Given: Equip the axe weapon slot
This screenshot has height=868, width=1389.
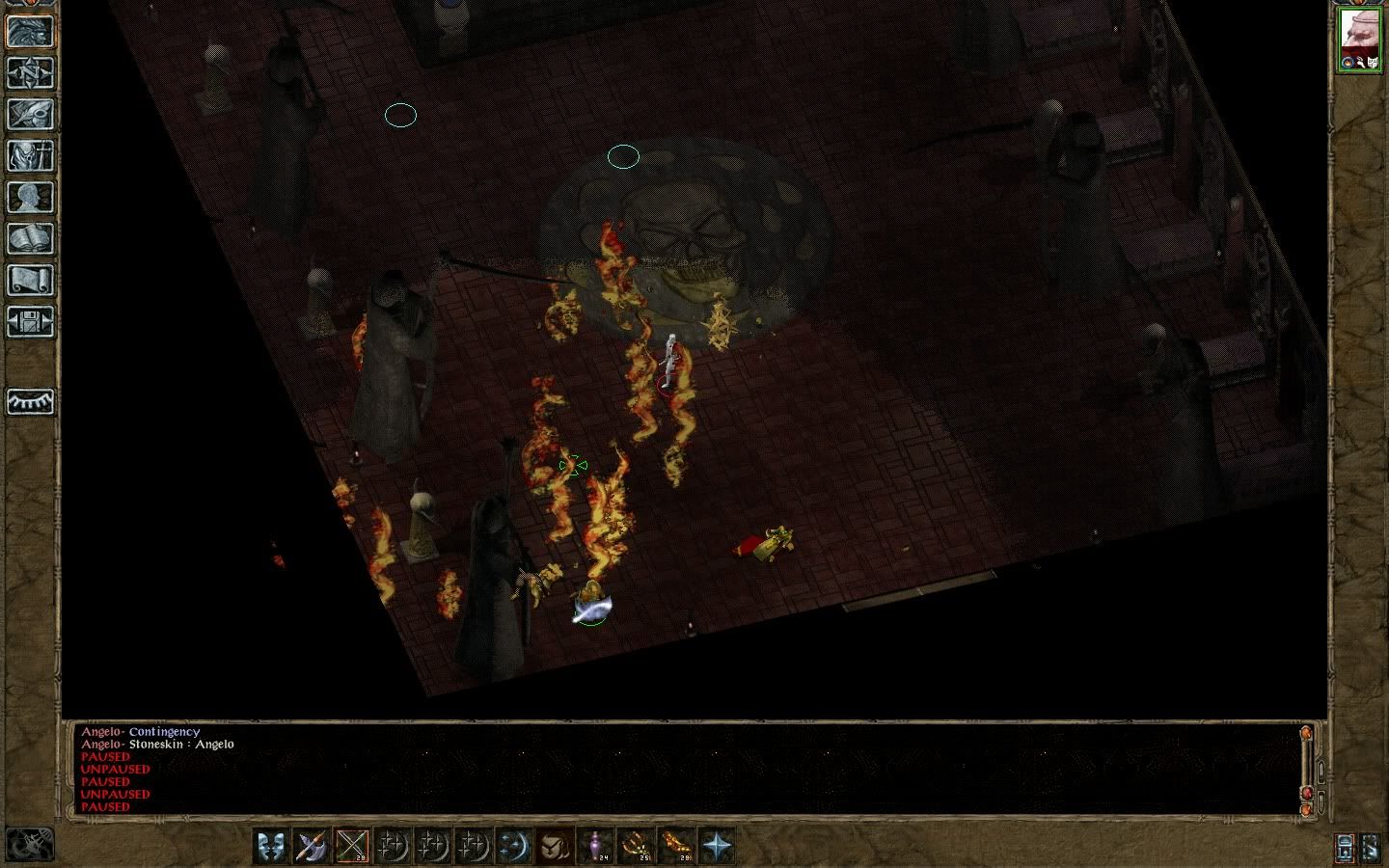Looking at the screenshot, I should pos(313,846).
